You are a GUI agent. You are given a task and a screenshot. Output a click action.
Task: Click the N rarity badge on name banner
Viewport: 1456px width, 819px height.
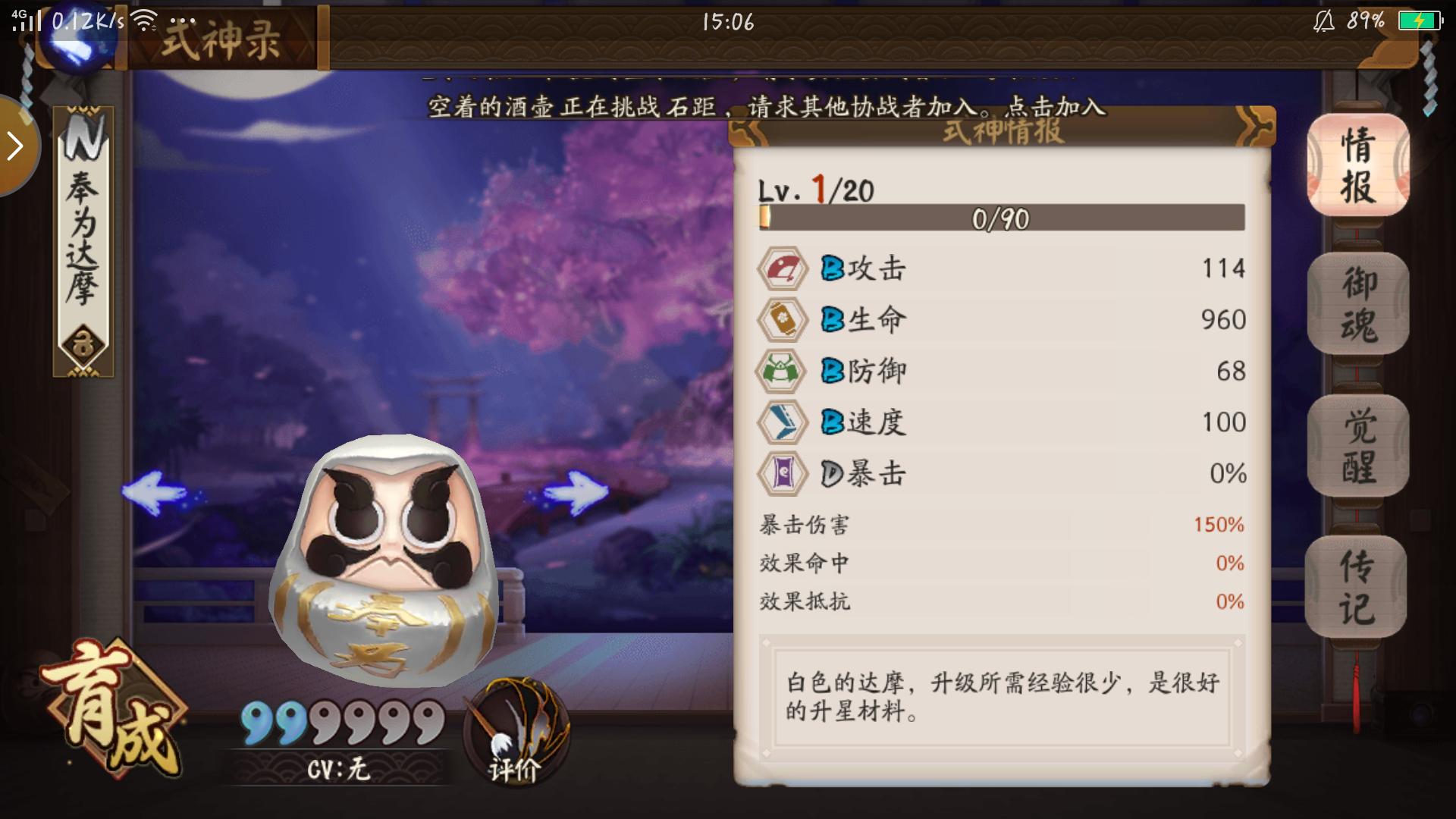coord(83,136)
